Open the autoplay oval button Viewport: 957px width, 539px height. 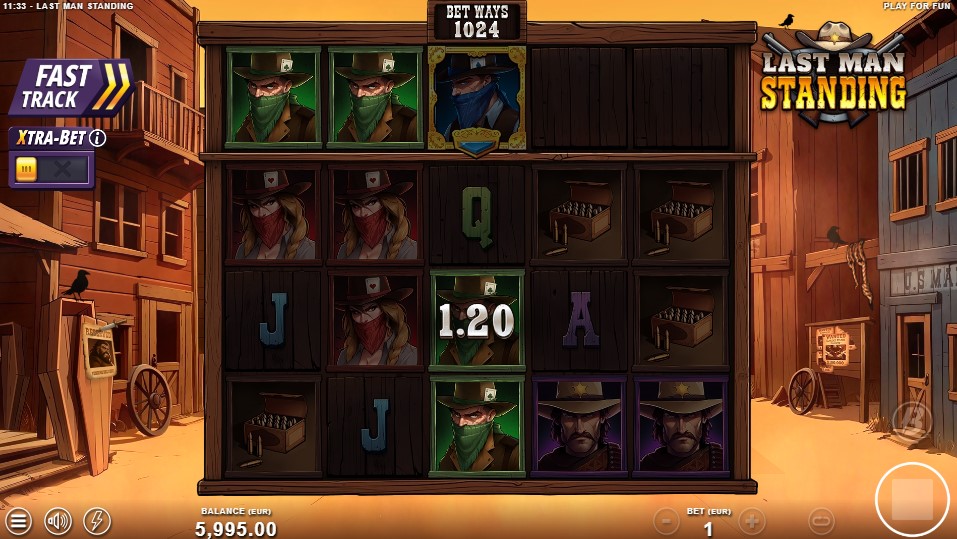pyautogui.click(x=821, y=520)
